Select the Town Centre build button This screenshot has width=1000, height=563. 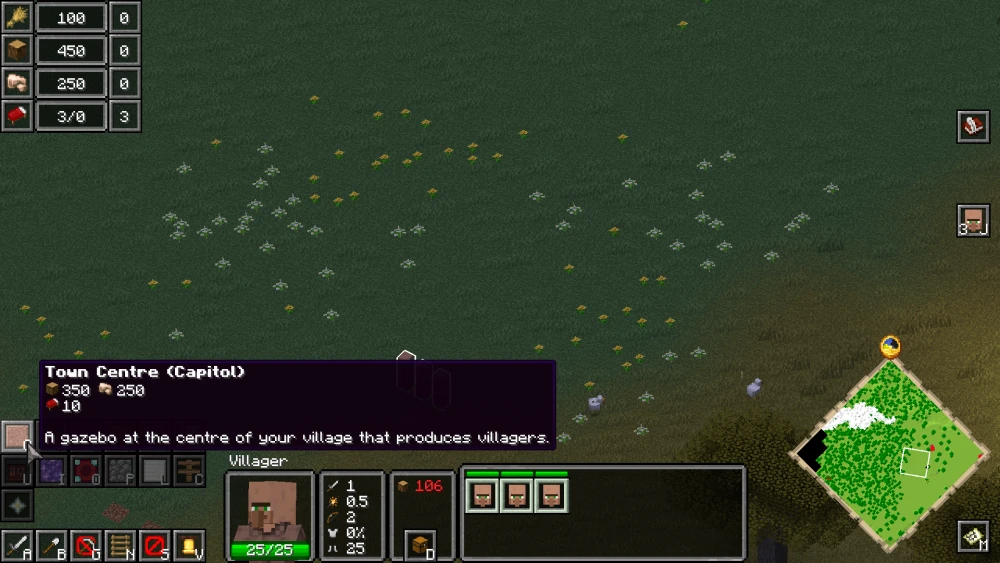click(x=17, y=435)
